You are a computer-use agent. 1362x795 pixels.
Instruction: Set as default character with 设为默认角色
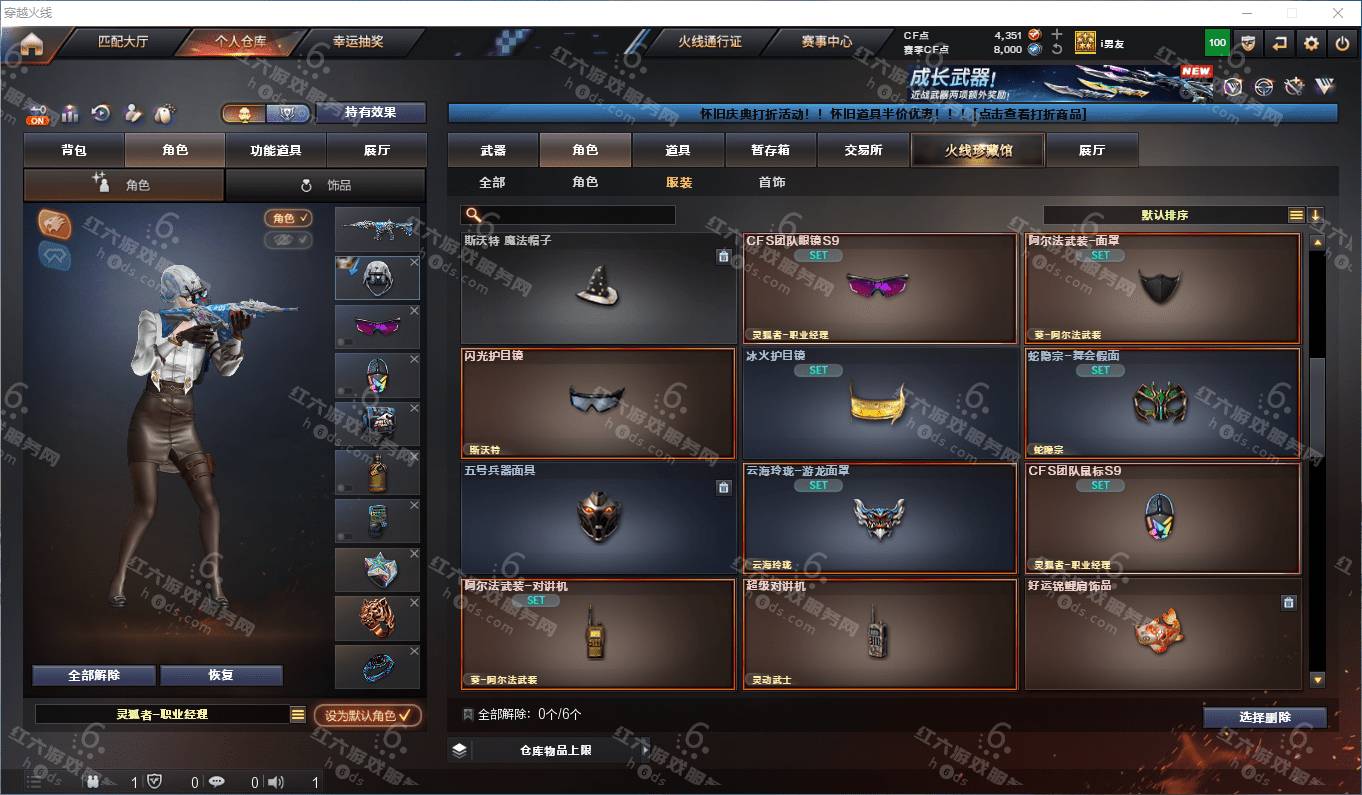click(367, 716)
